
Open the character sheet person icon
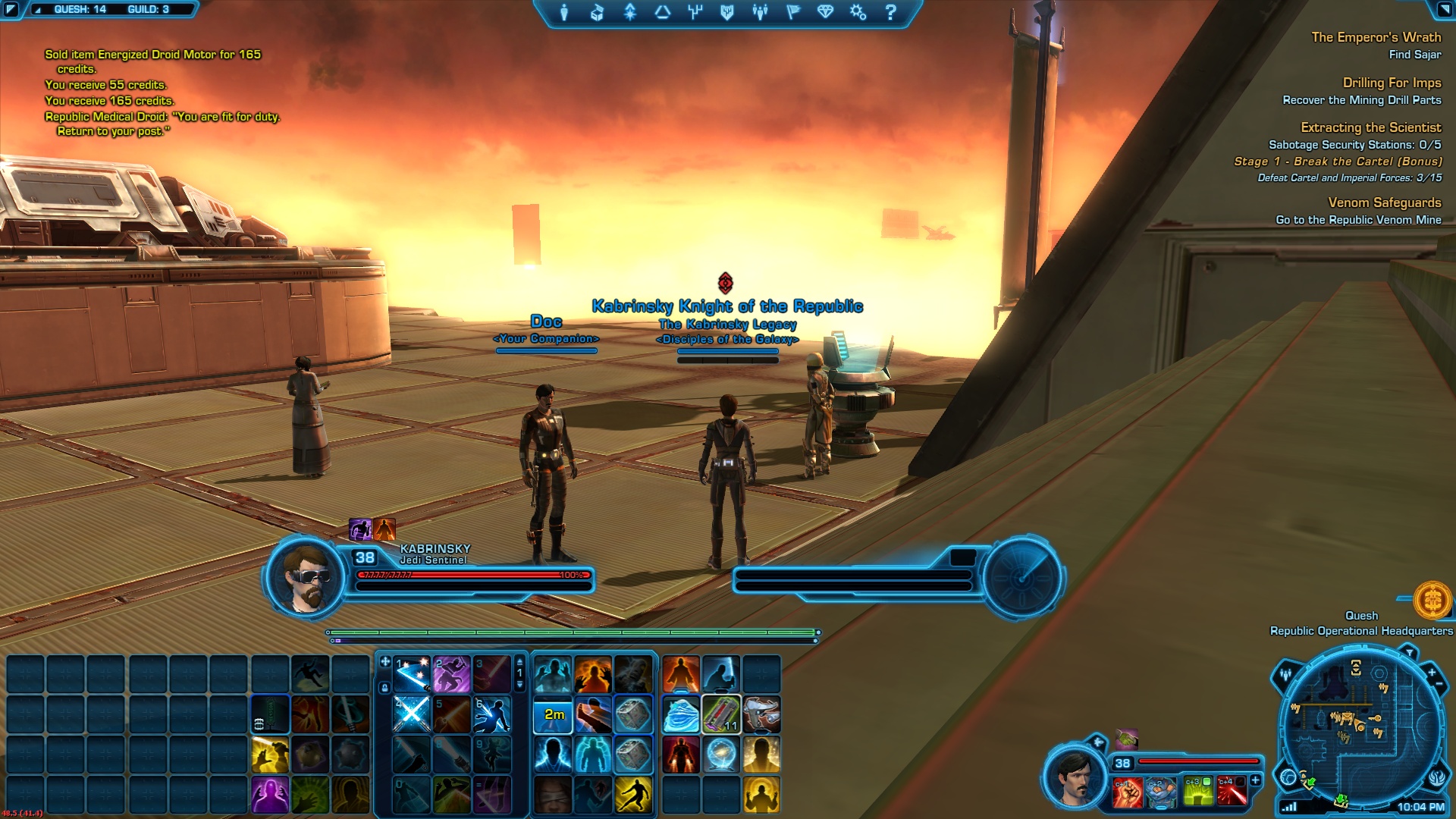coord(564,12)
